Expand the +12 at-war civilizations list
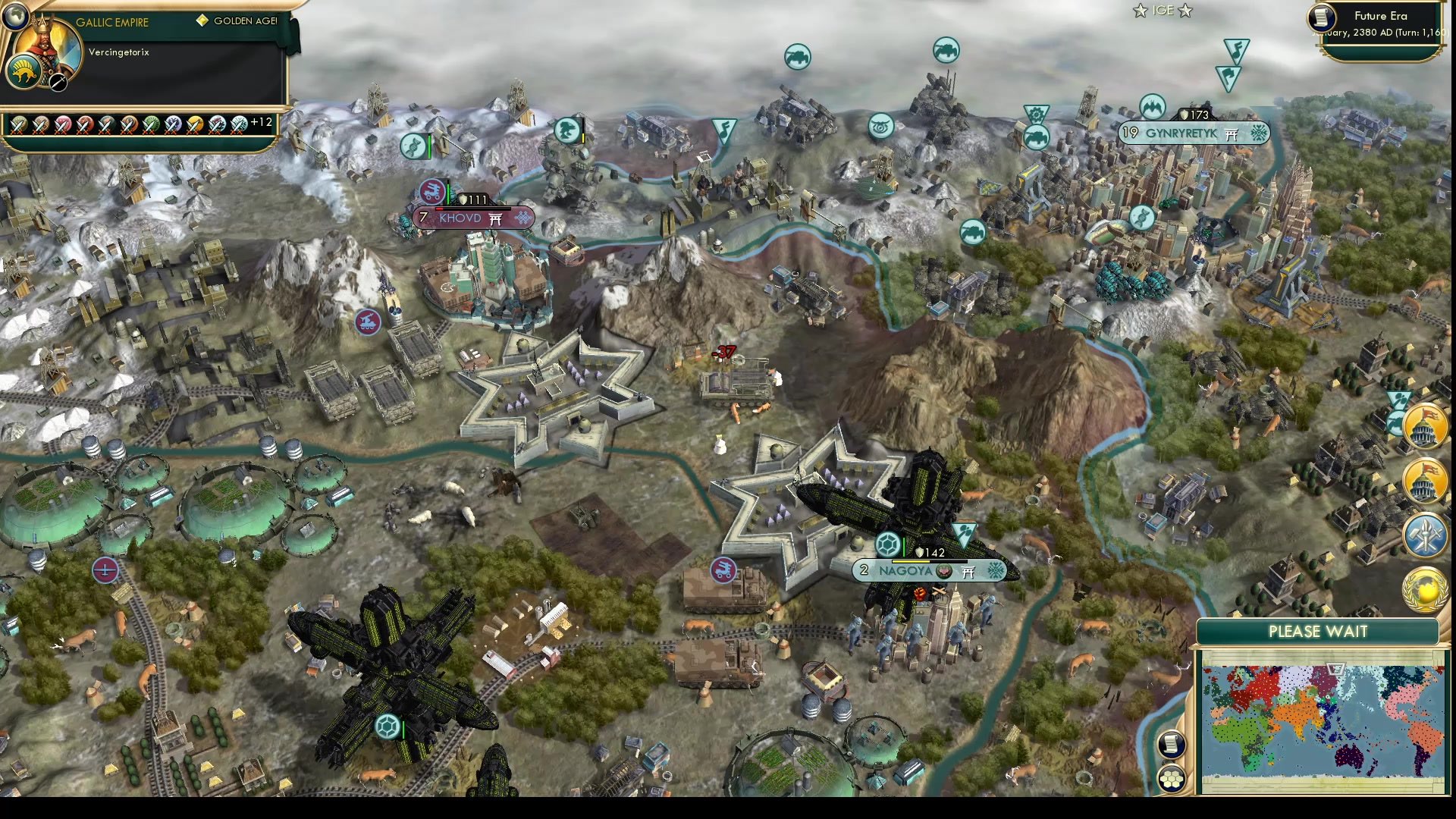 pos(258,123)
